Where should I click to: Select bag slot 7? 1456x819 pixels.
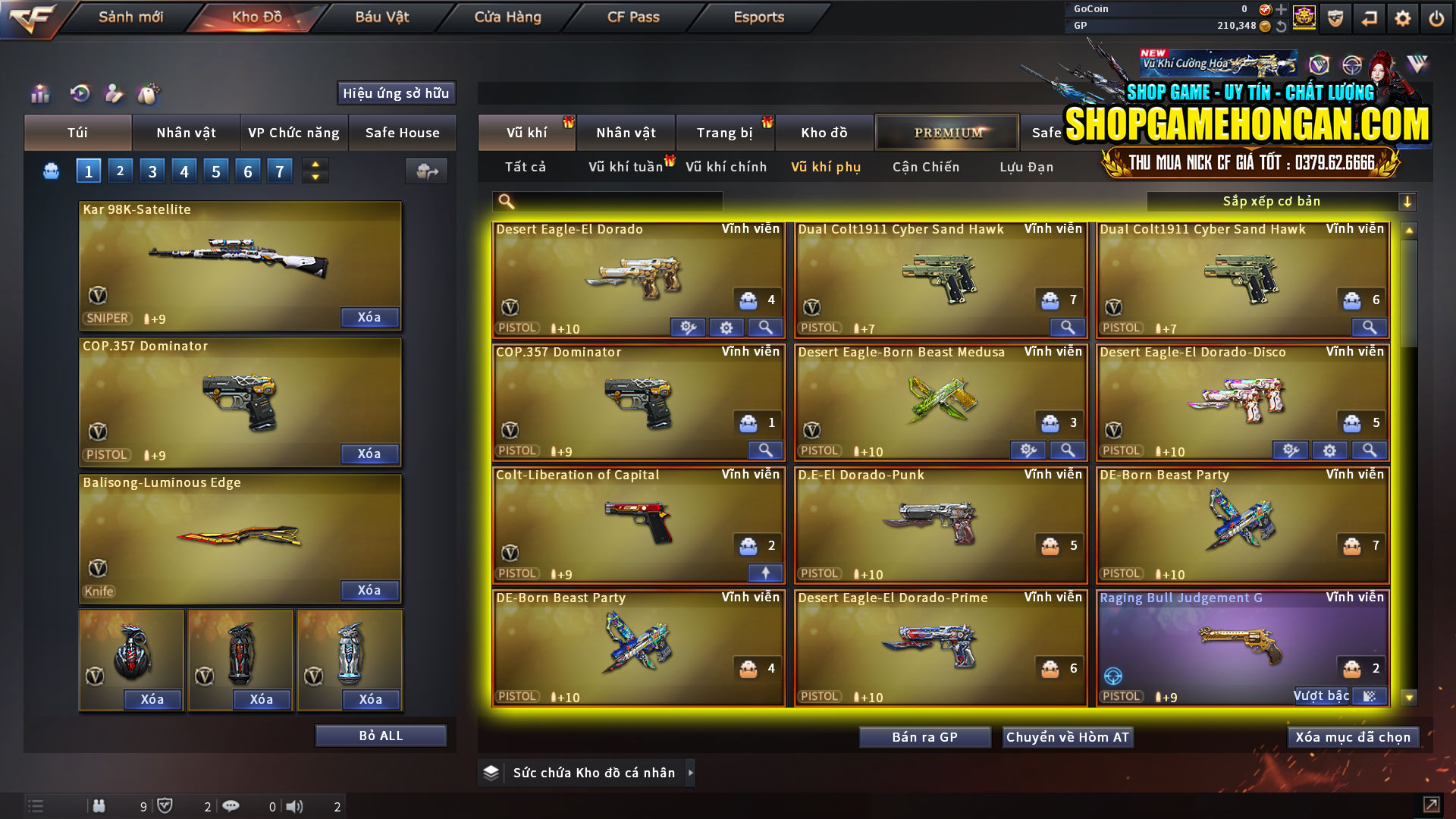tap(279, 171)
